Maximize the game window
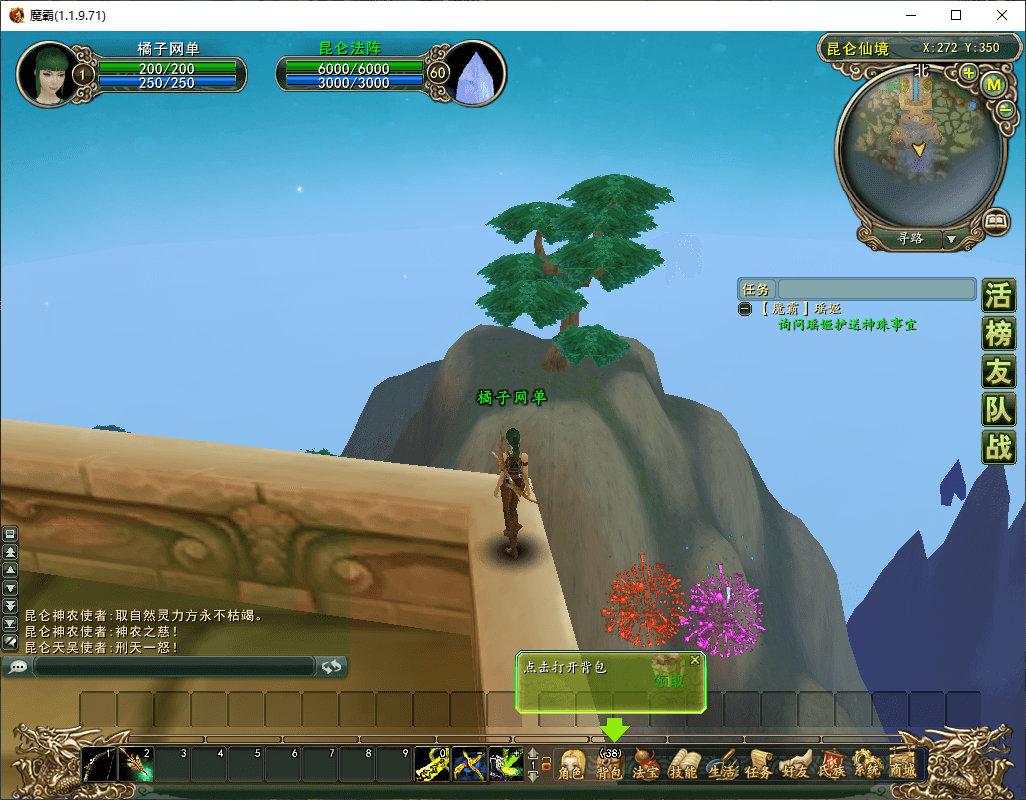This screenshot has height=800, width=1026. pyautogui.click(x=956, y=15)
